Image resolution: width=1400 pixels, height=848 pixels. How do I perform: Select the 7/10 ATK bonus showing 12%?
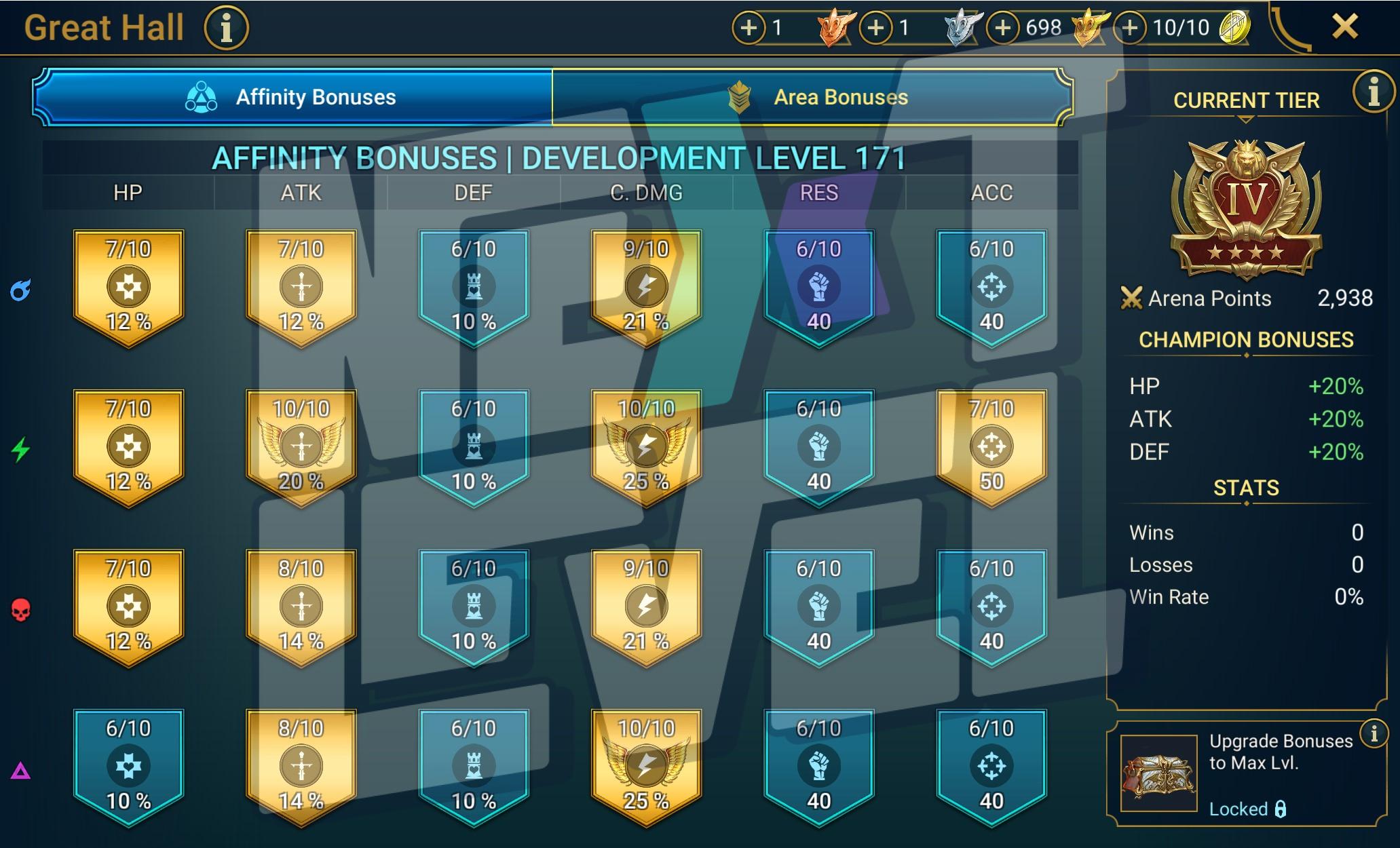301,287
